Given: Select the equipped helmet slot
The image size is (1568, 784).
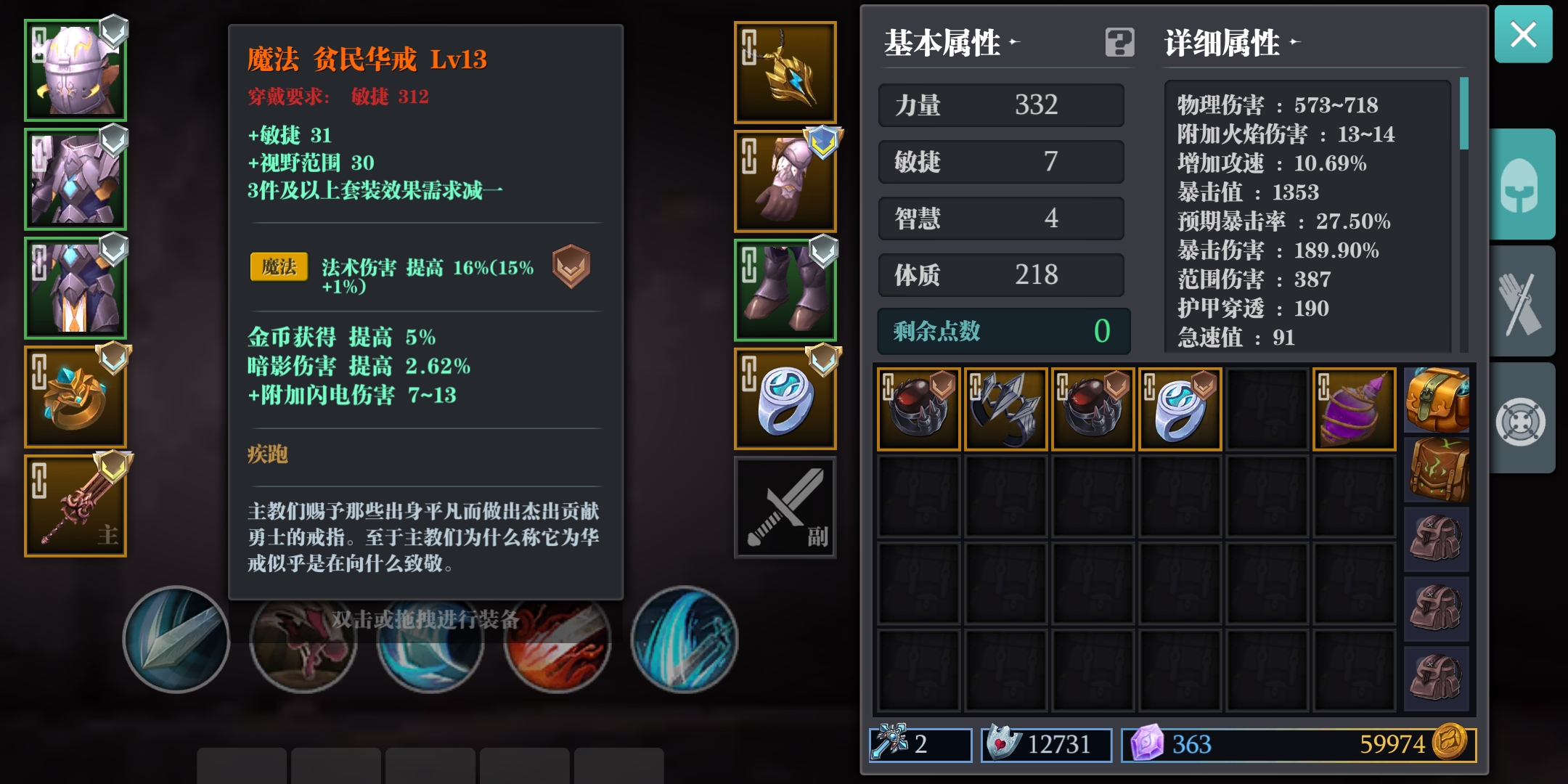Looking at the screenshot, I should [75, 69].
